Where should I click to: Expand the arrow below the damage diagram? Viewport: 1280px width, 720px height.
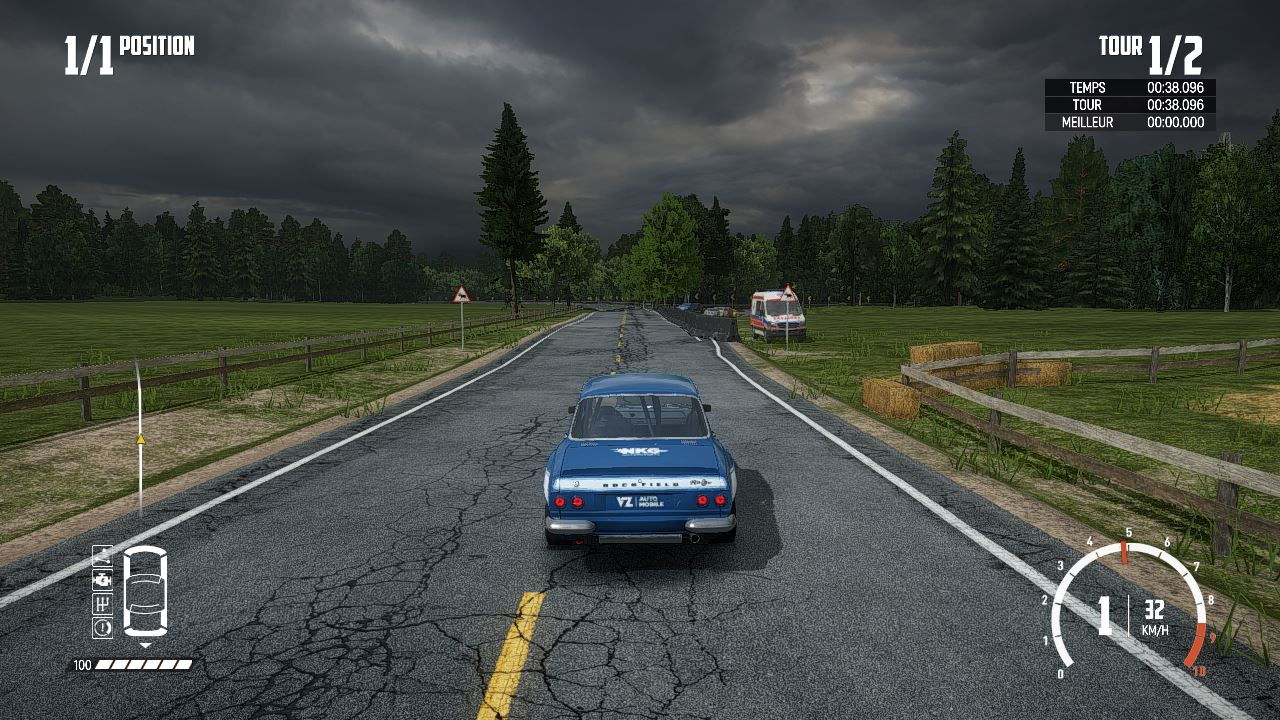[x=145, y=644]
